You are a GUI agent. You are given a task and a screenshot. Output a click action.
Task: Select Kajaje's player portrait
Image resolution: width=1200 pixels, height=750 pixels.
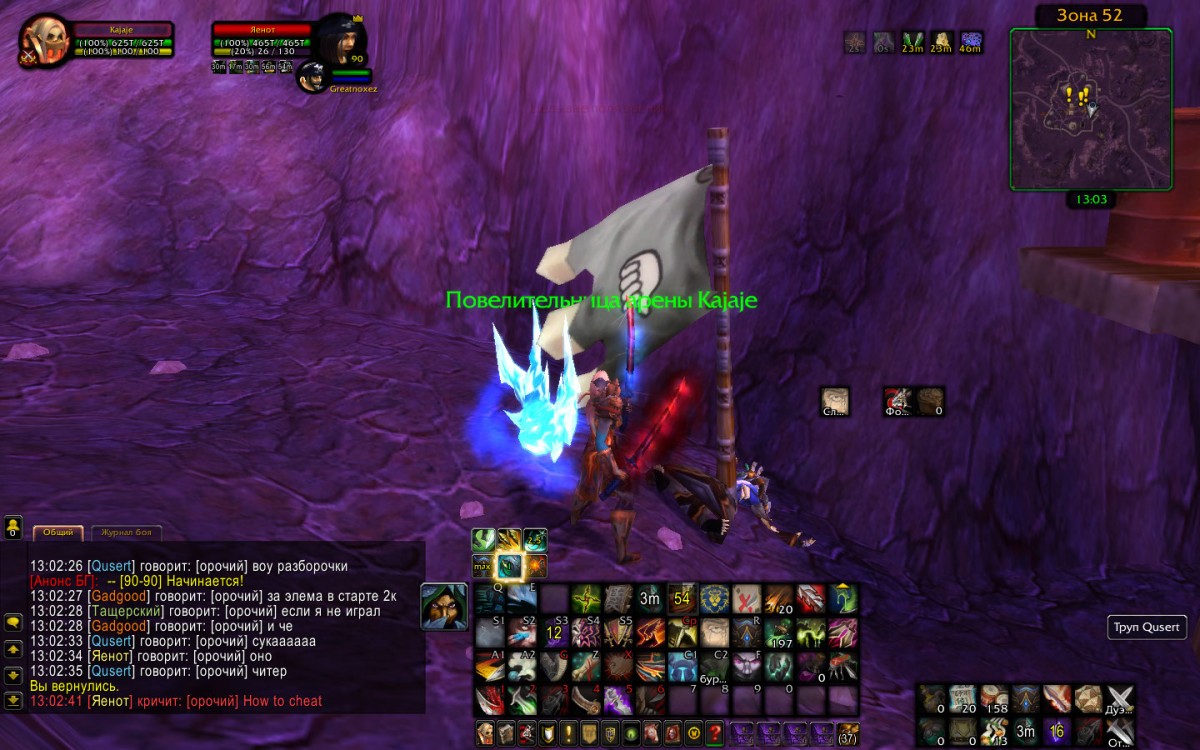tap(44, 41)
